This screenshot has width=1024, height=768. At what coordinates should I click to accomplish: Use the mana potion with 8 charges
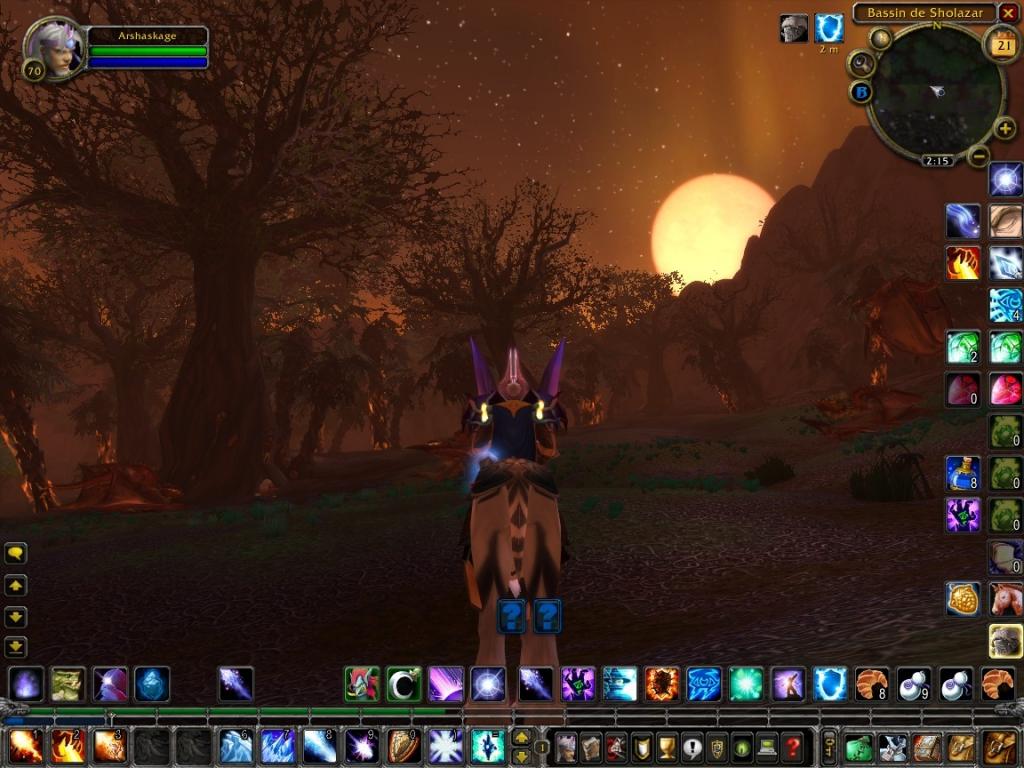[963, 473]
